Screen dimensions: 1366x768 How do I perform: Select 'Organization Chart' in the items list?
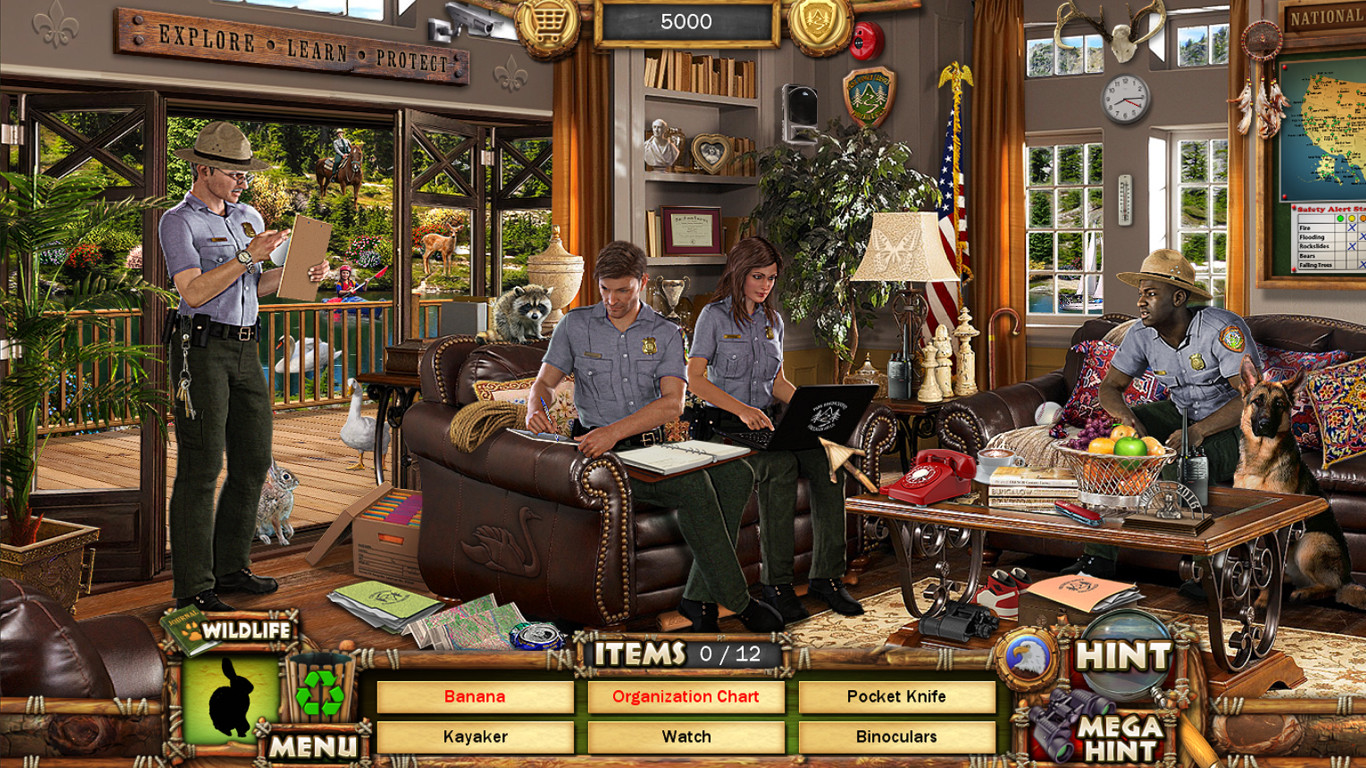click(x=686, y=697)
